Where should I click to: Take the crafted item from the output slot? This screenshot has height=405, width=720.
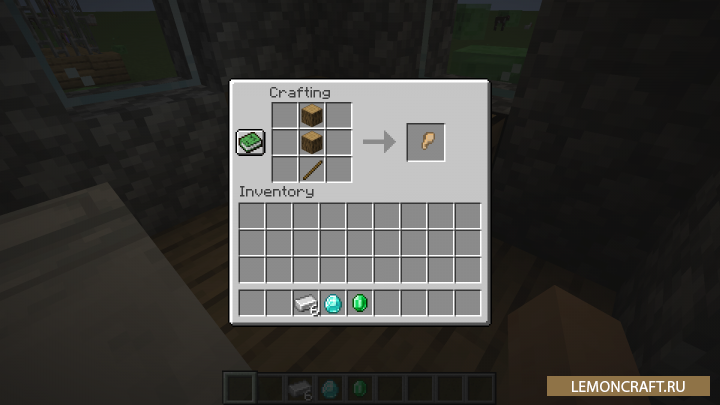pos(425,142)
